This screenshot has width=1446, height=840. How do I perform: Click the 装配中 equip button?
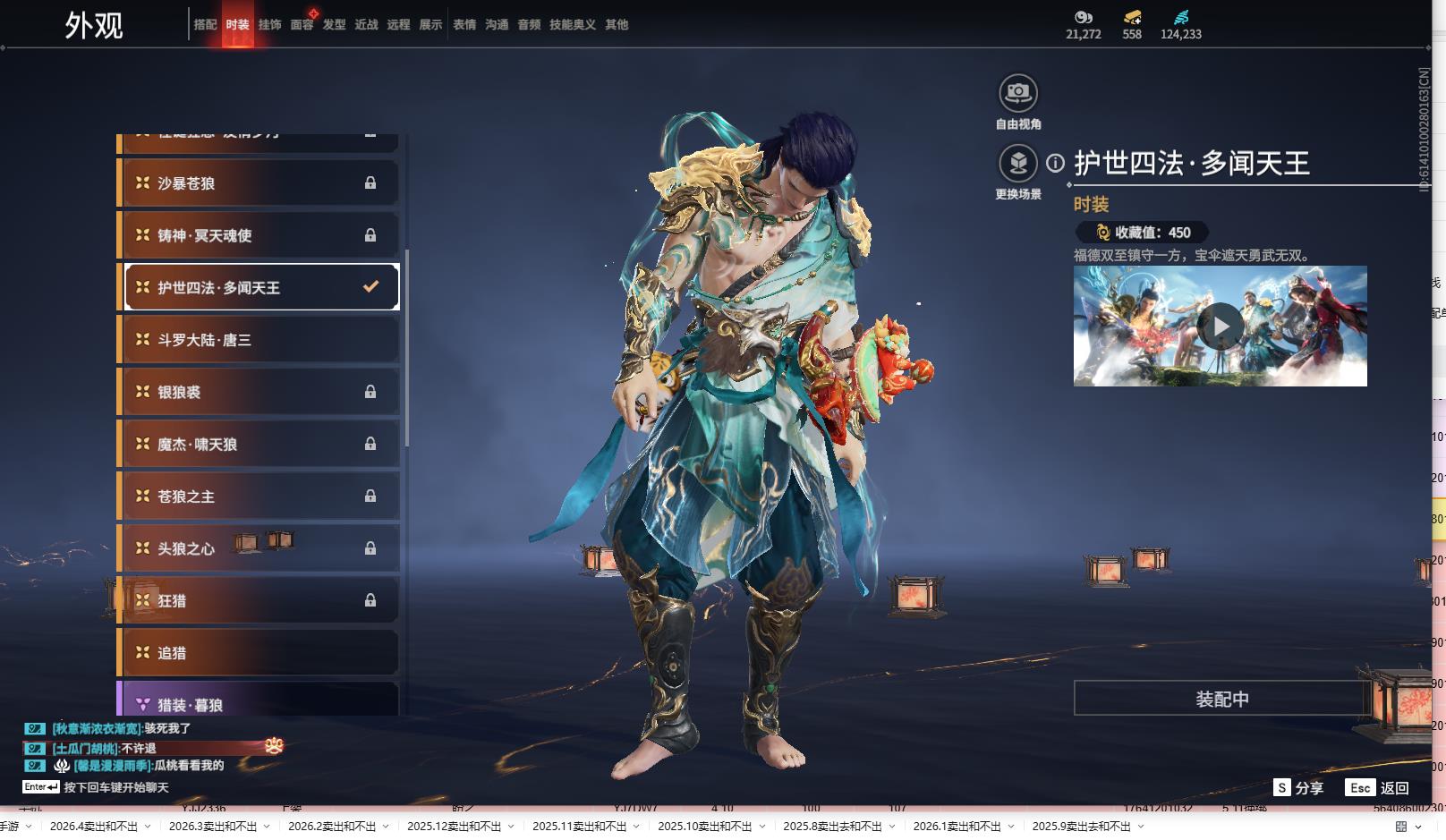click(x=1221, y=699)
